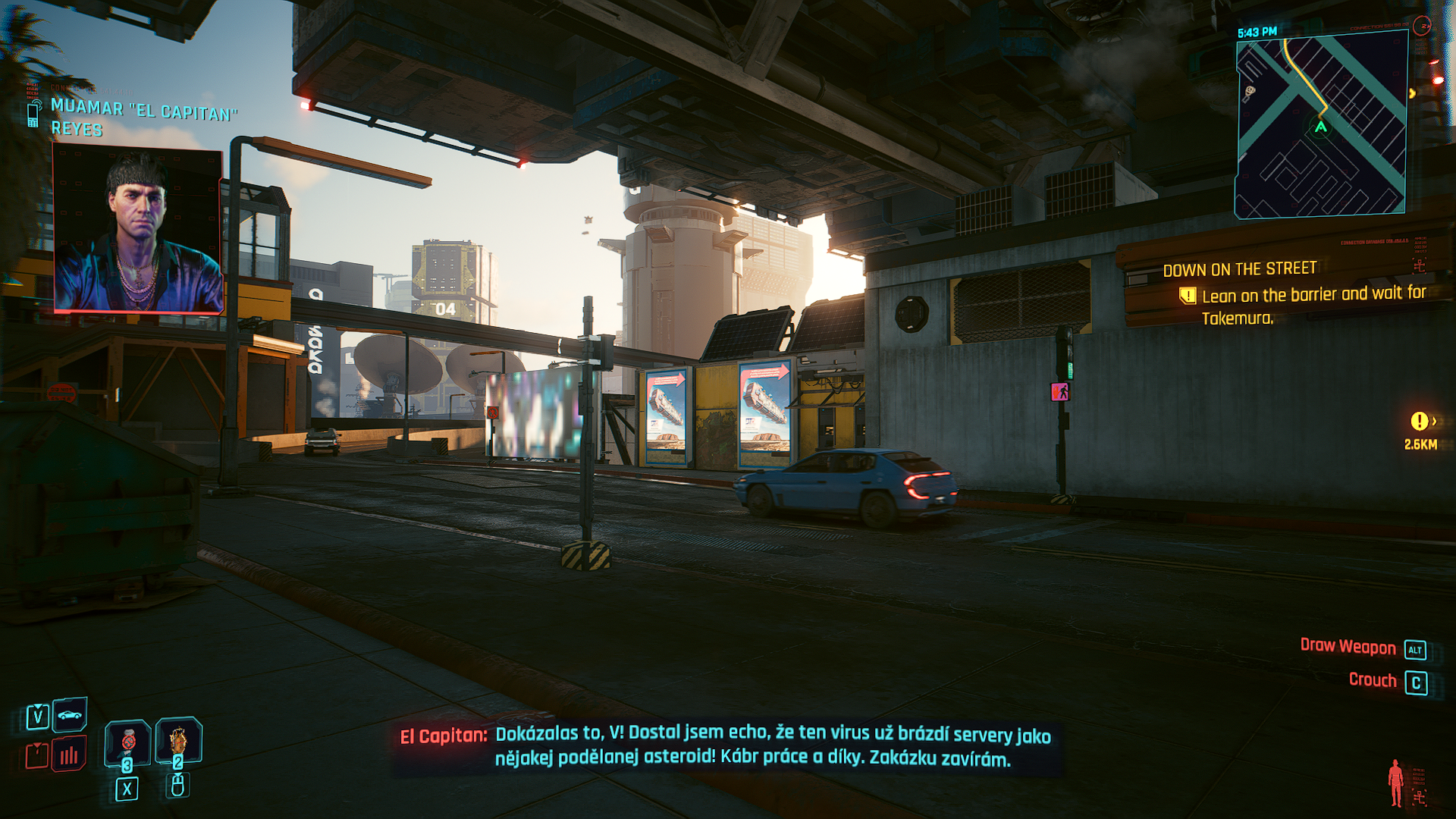Image resolution: width=1456 pixels, height=819 pixels.
Task: Select the vehicle call car icon
Action: [70, 715]
